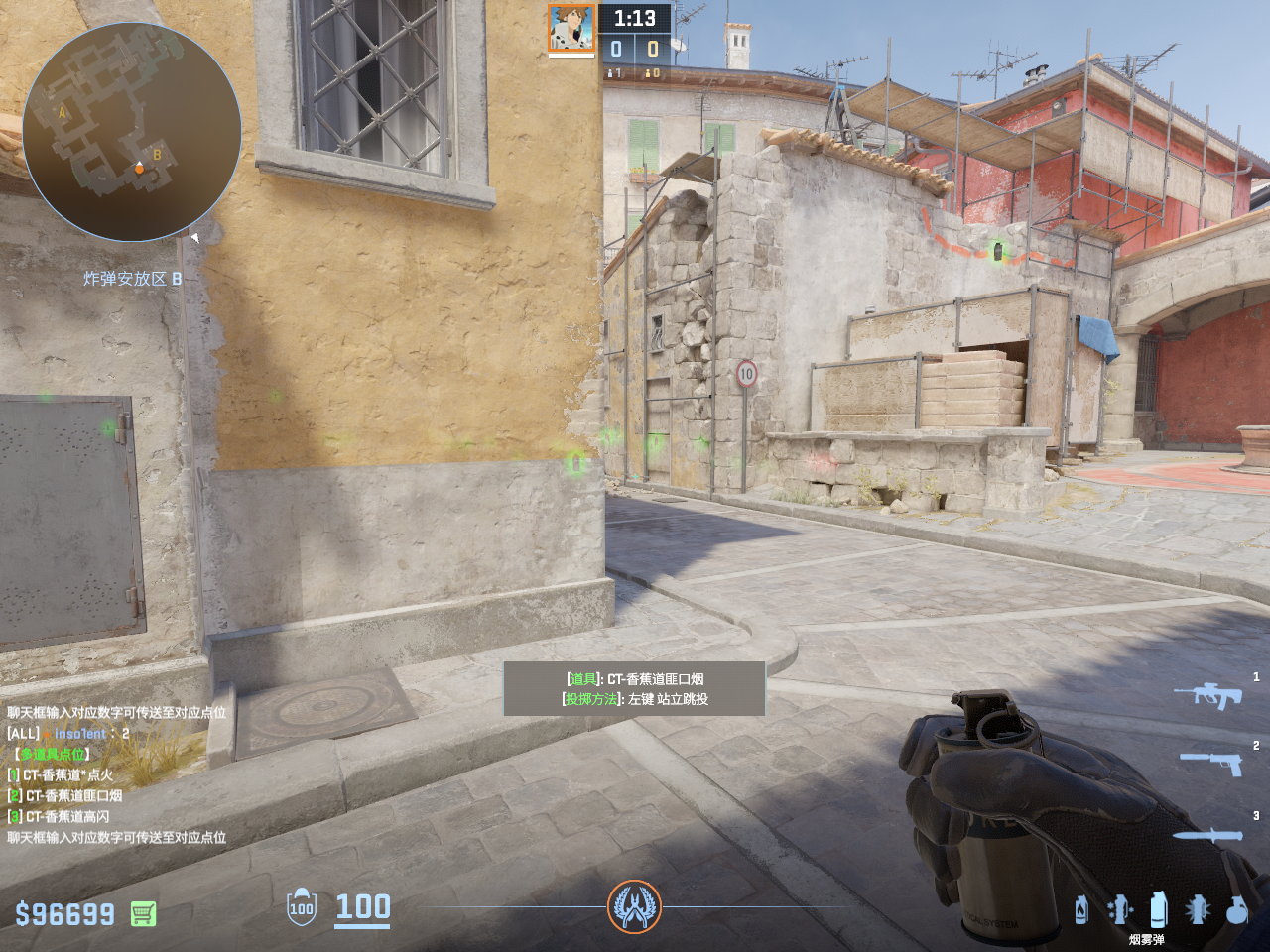The image size is (1270, 952).
Task: Open the buy menu shopping cart icon
Action: pyautogui.click(x=143, y=913)
